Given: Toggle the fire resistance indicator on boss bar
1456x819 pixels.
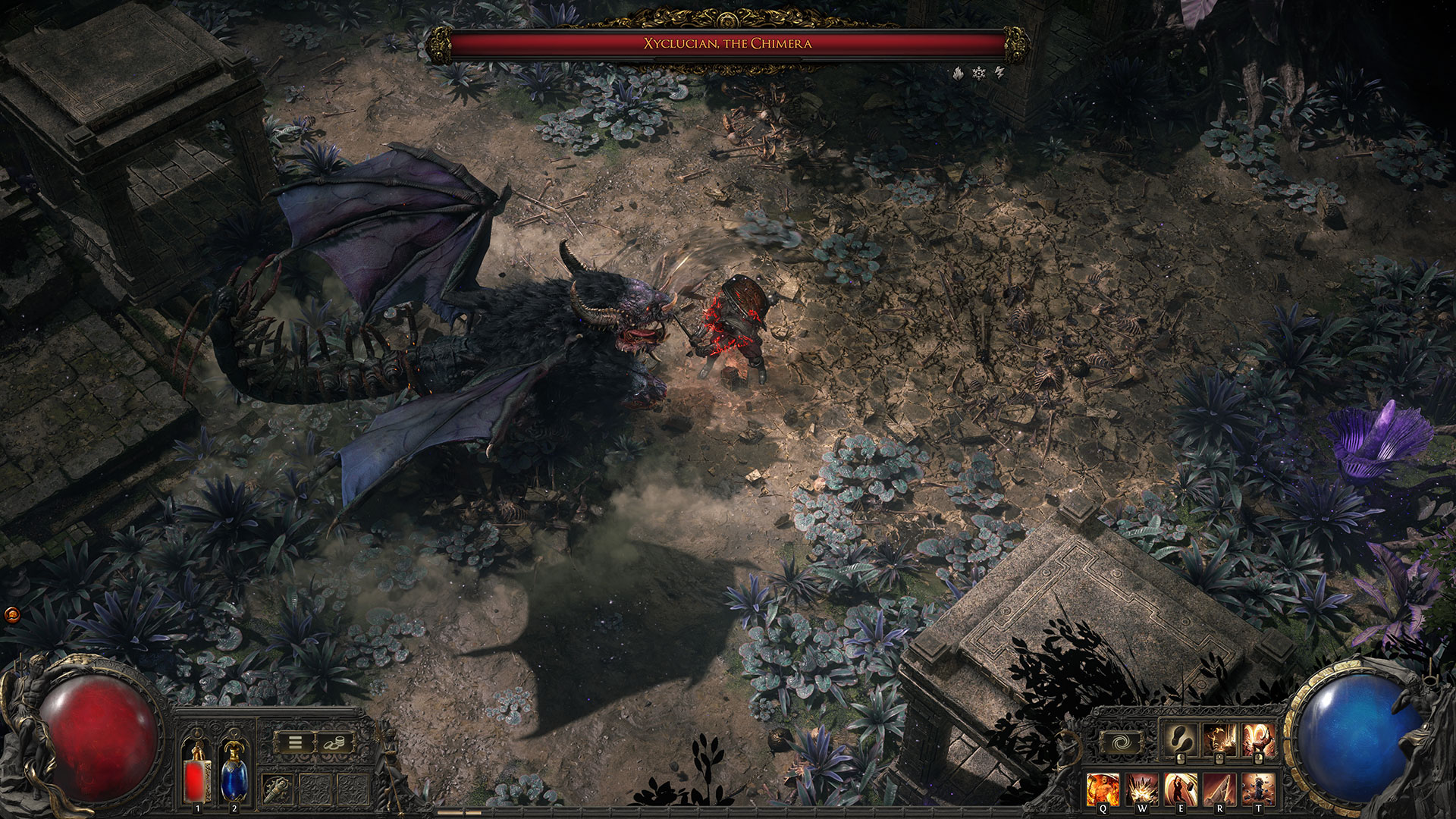Looking at the screenshot, I should point(959,73).
